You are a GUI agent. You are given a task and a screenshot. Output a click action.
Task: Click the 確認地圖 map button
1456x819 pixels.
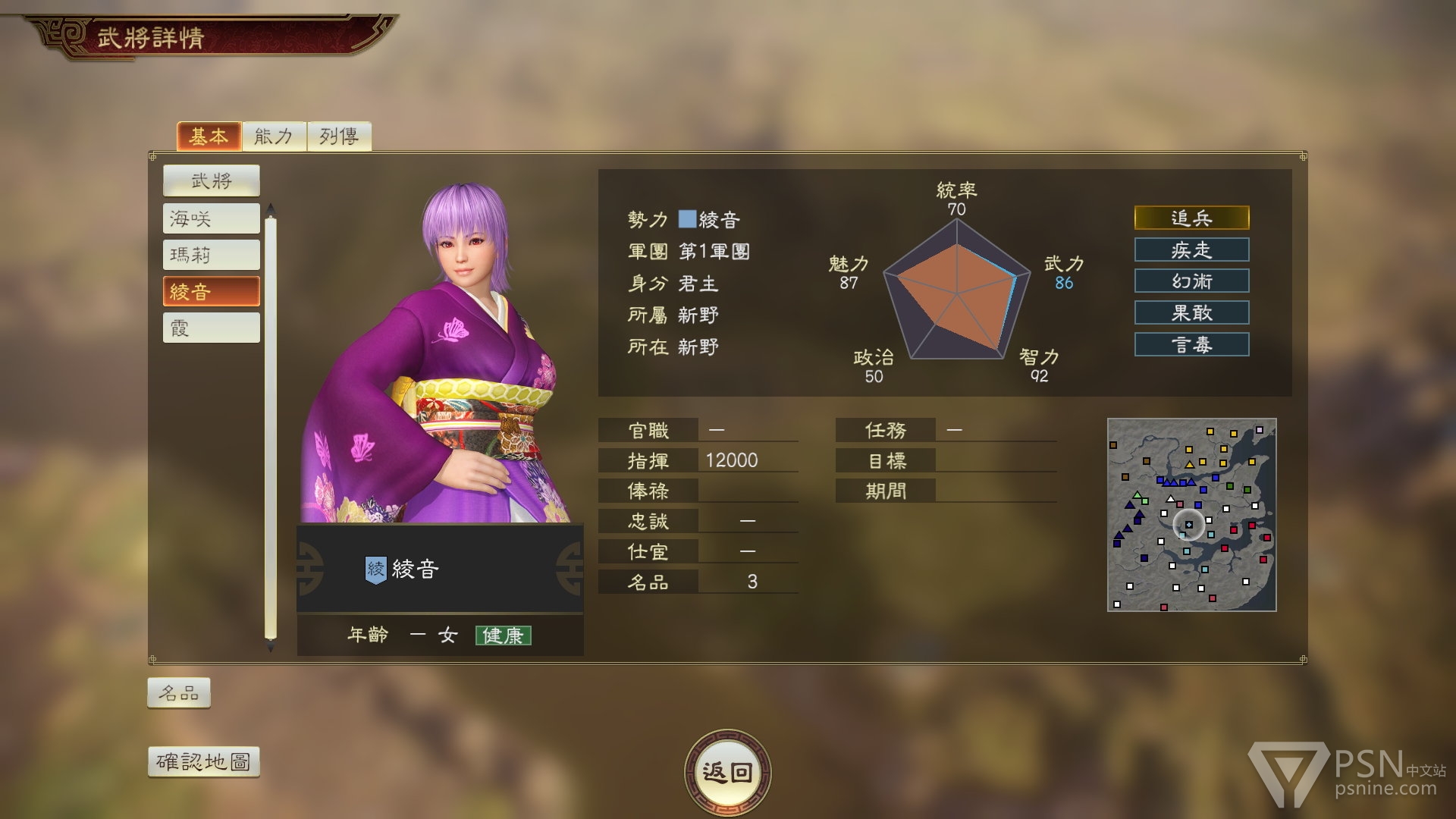[x=204, y=762]
